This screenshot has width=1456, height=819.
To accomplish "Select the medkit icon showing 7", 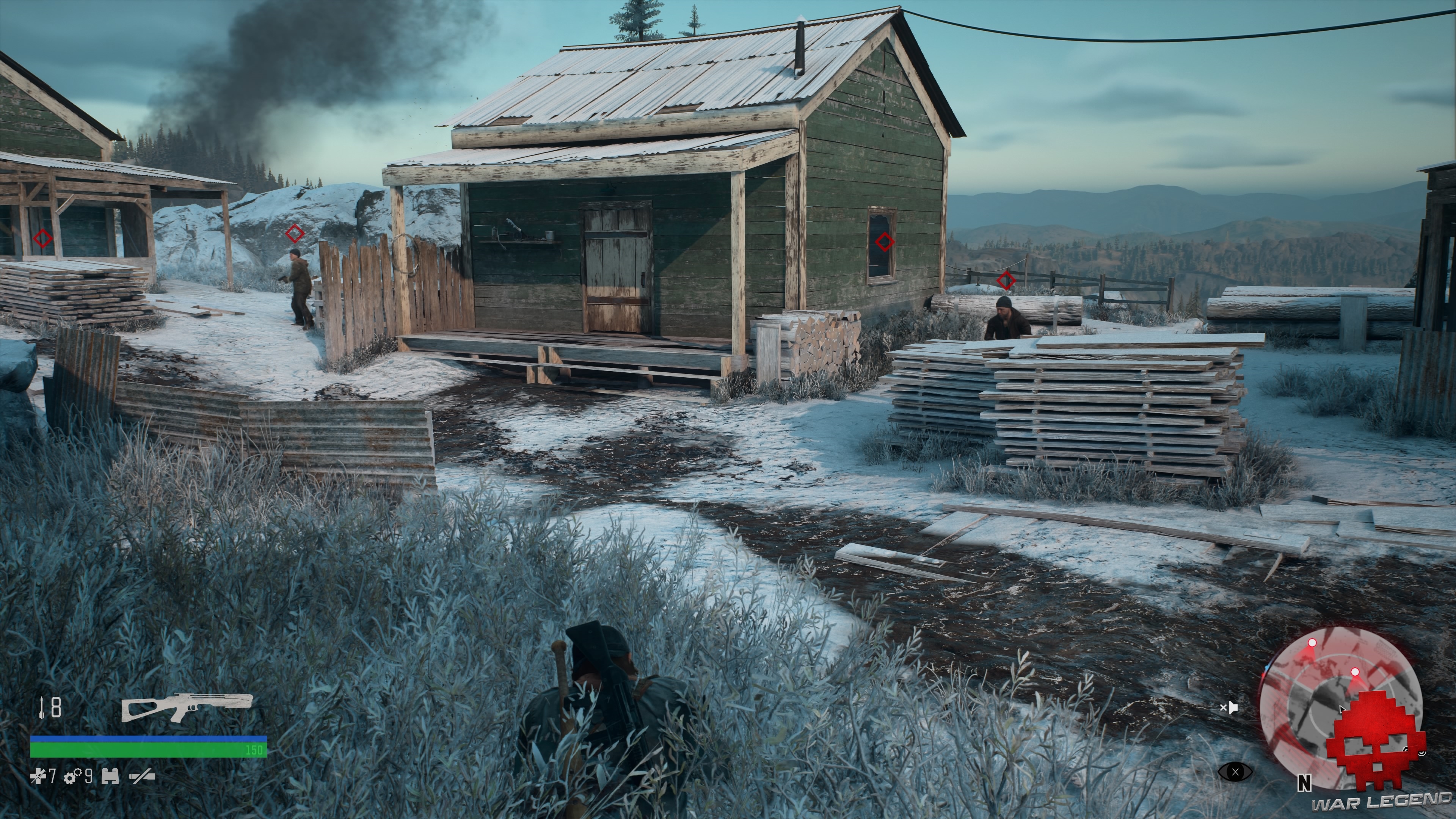I will pyautogui.click(x=39, y=777).
